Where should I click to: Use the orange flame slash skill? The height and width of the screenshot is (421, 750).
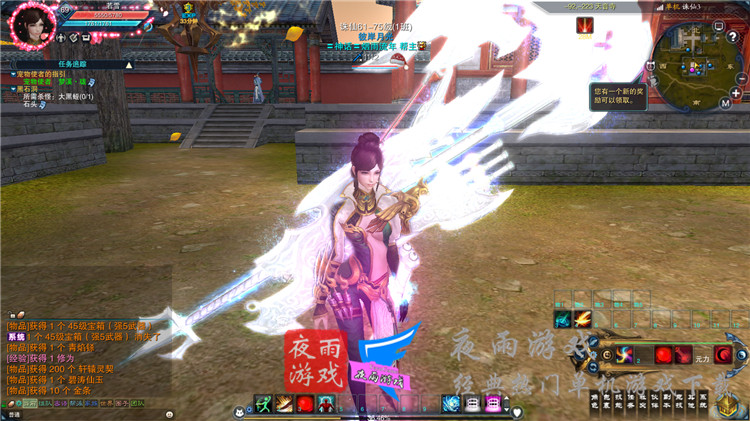[583, 318]
